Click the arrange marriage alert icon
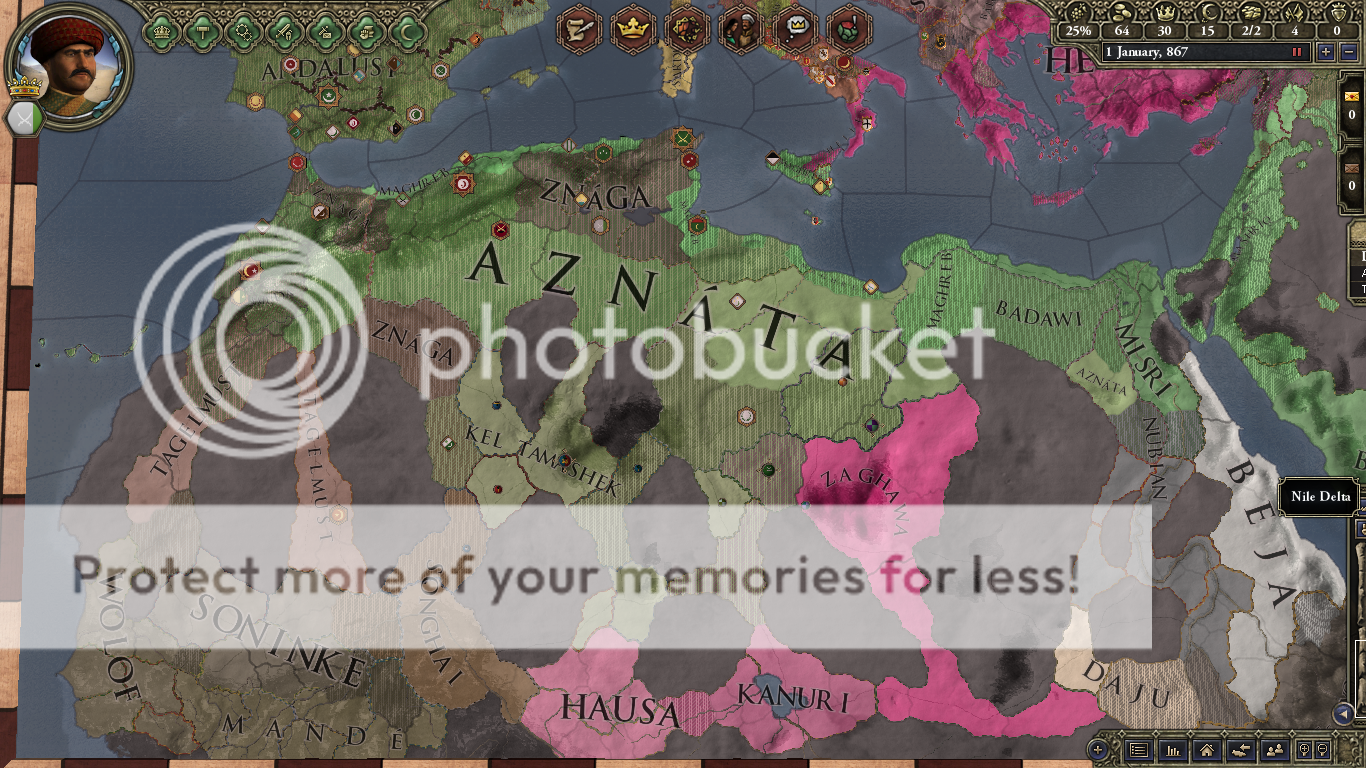 tap(741, 29)
